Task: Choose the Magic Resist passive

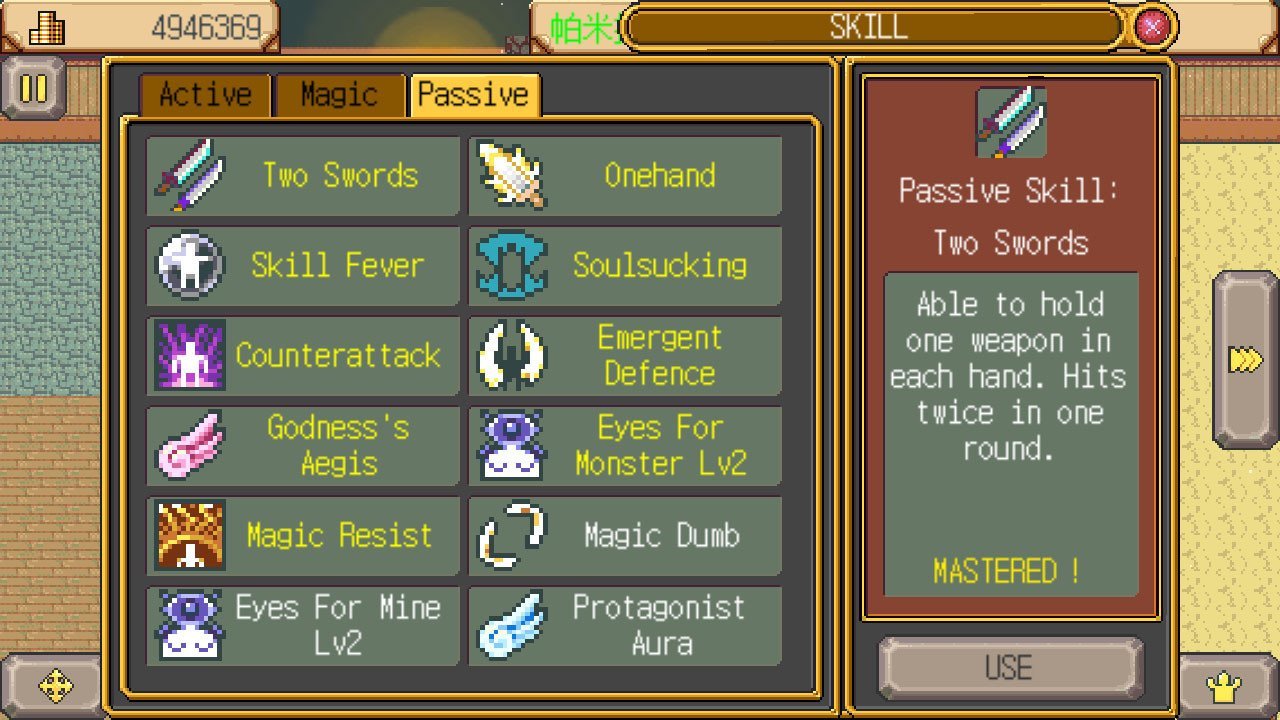Action: (x=302, y=536)
